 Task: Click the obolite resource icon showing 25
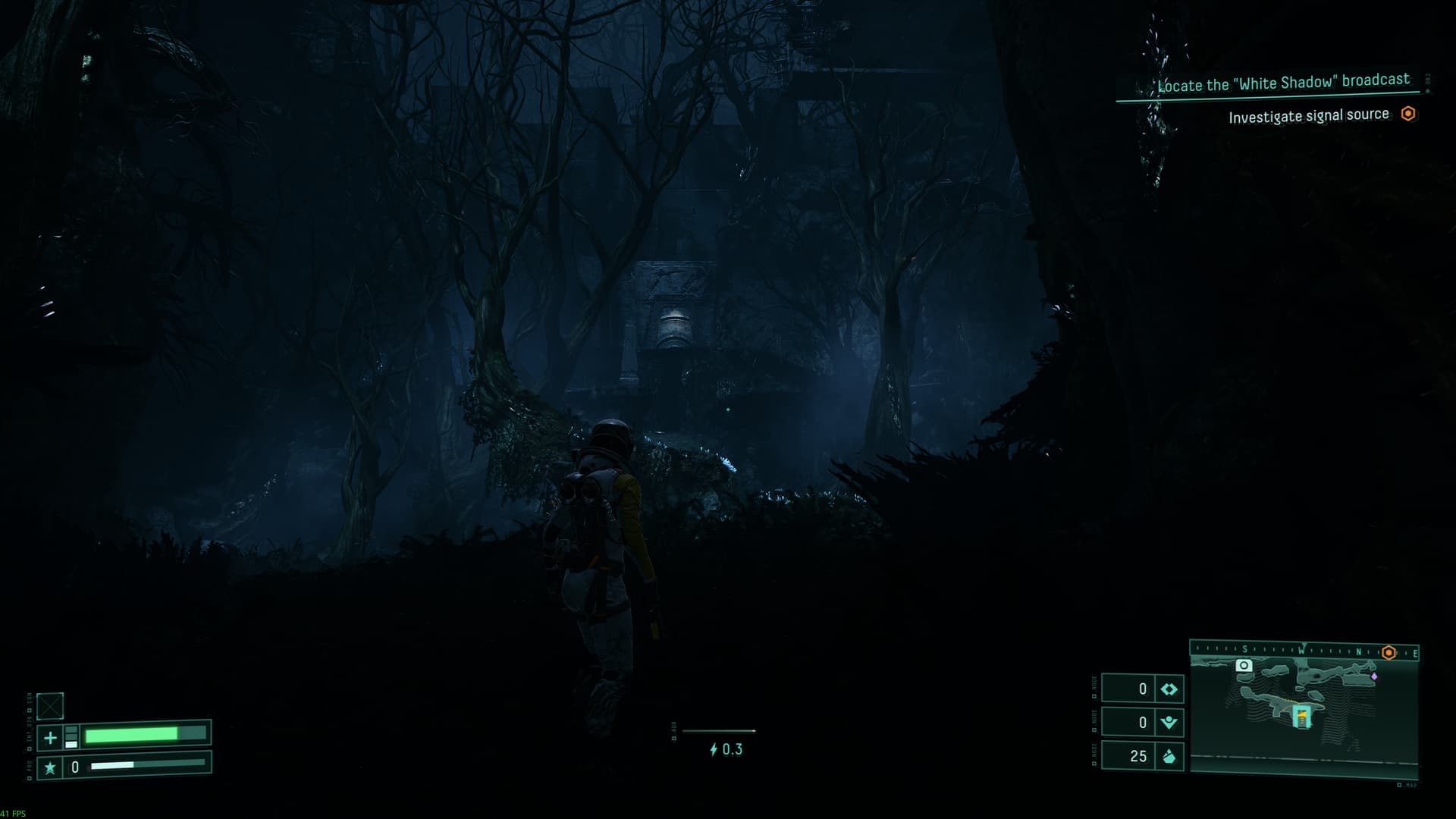coord(1169,756)
